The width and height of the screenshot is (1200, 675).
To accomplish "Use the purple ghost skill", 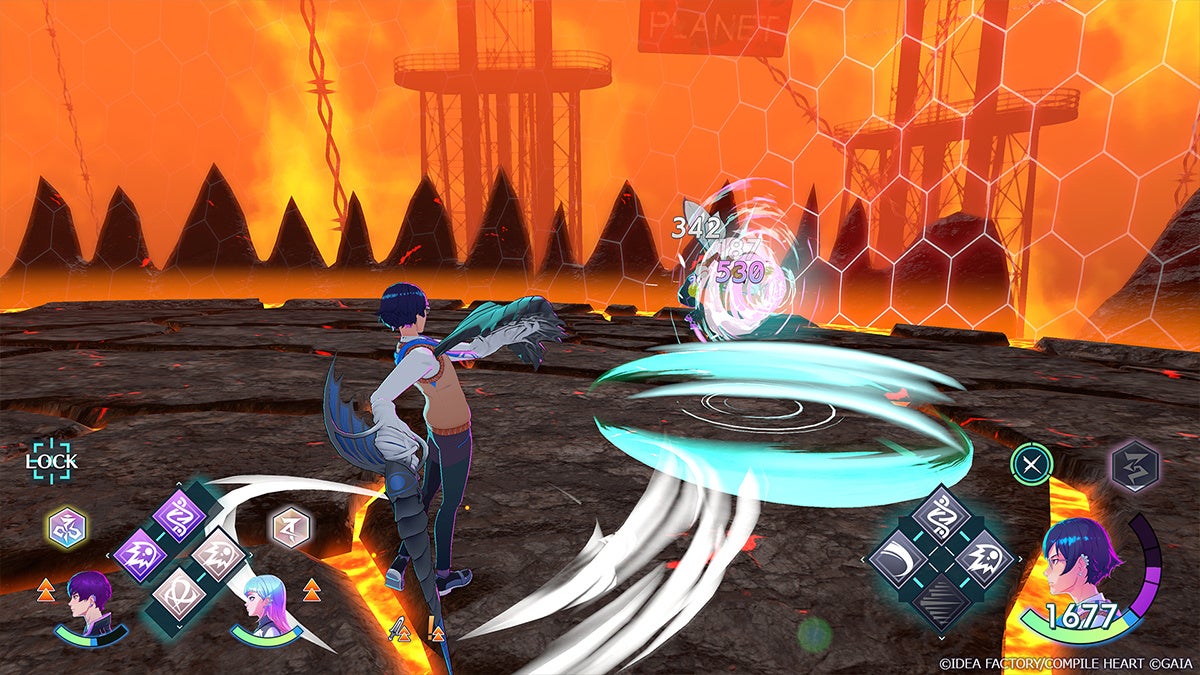I will coord(140,554).
